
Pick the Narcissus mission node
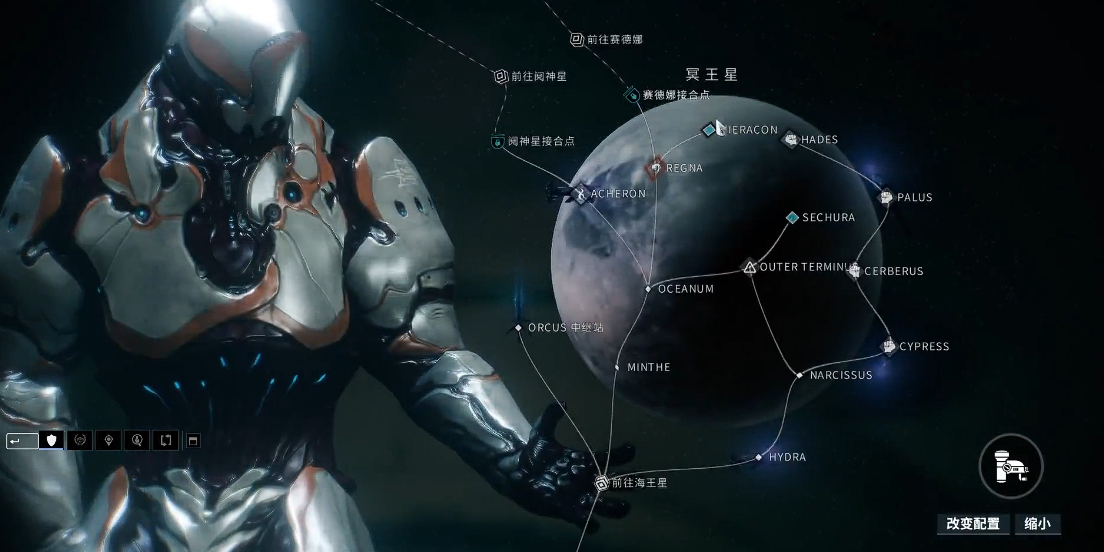(x=799, y=375)
